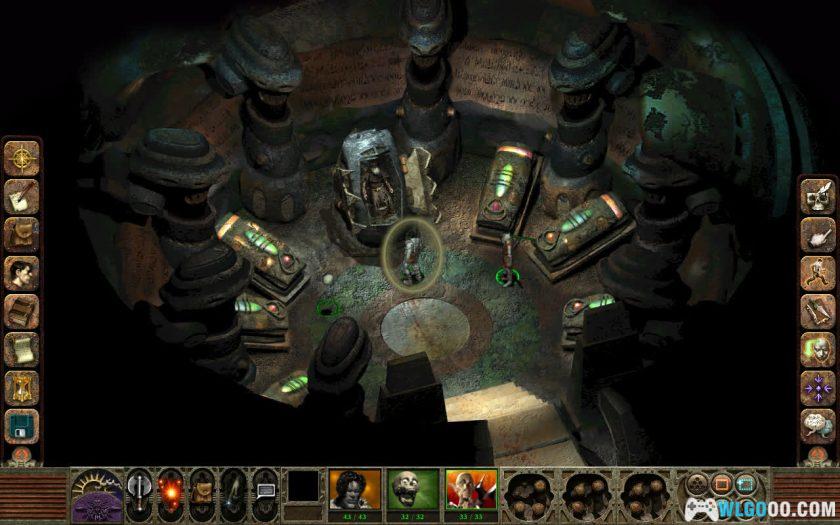Select the skull with feather button
Image resolution: width=840 pixels, height=525 pixels.
point(817,196)
